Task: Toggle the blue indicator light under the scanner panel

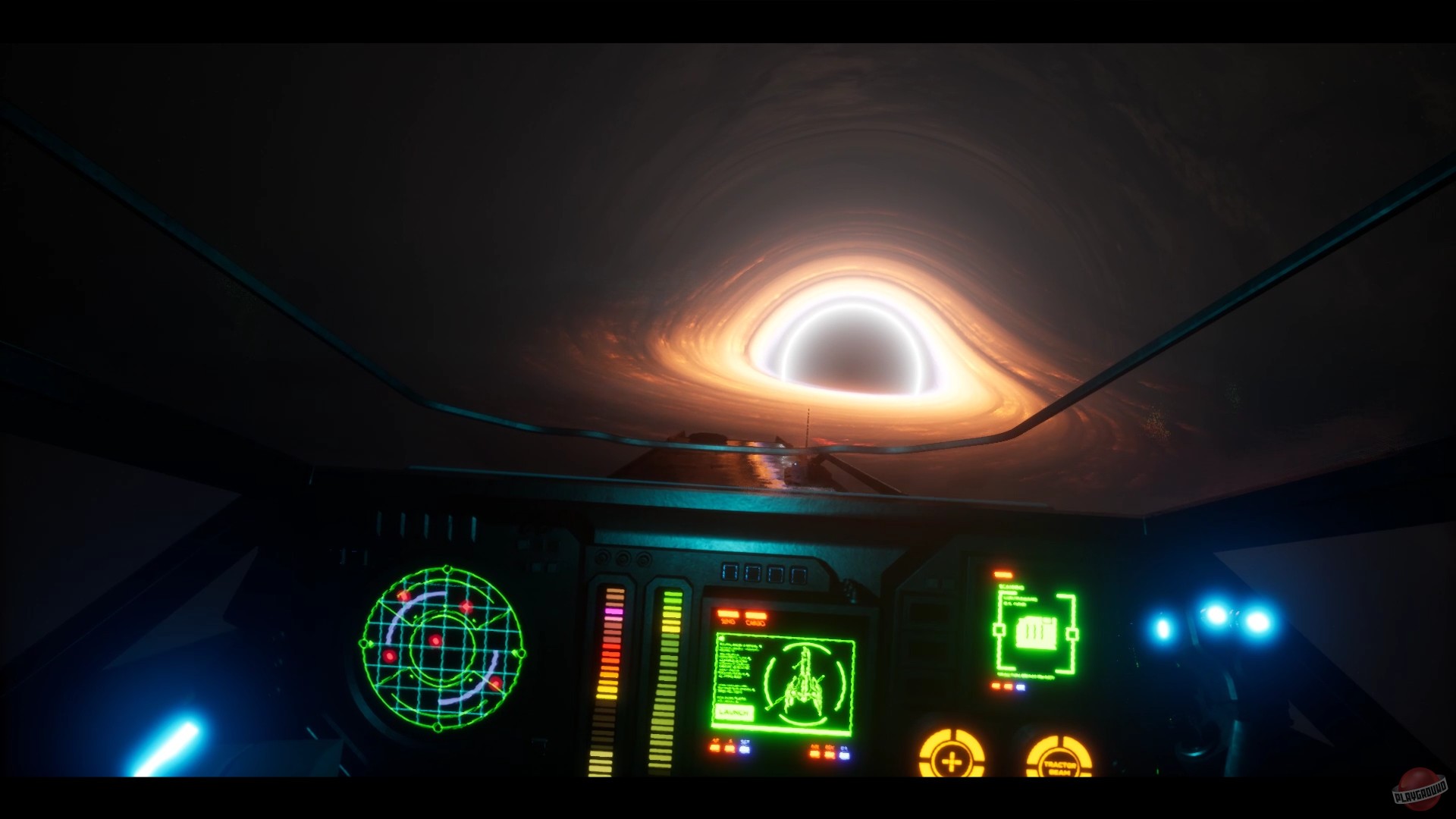Action: click(x=1021, y=687)
